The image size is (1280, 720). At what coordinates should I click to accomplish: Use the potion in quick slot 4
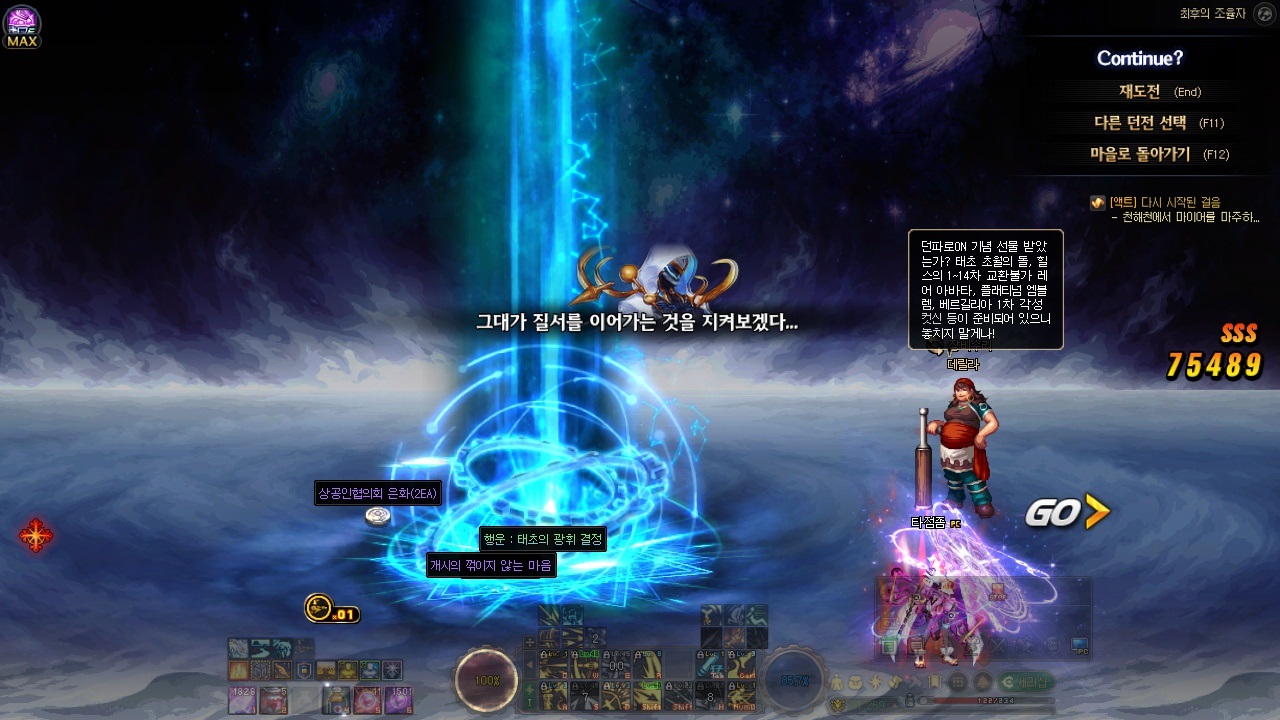click(x=335, y=700)
